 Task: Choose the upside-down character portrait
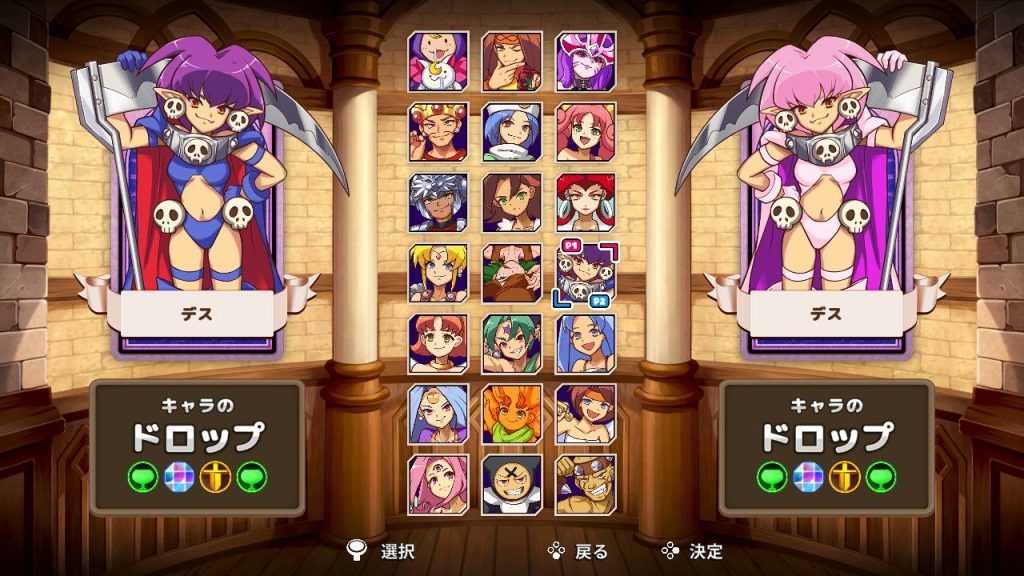tap(512, 273)
